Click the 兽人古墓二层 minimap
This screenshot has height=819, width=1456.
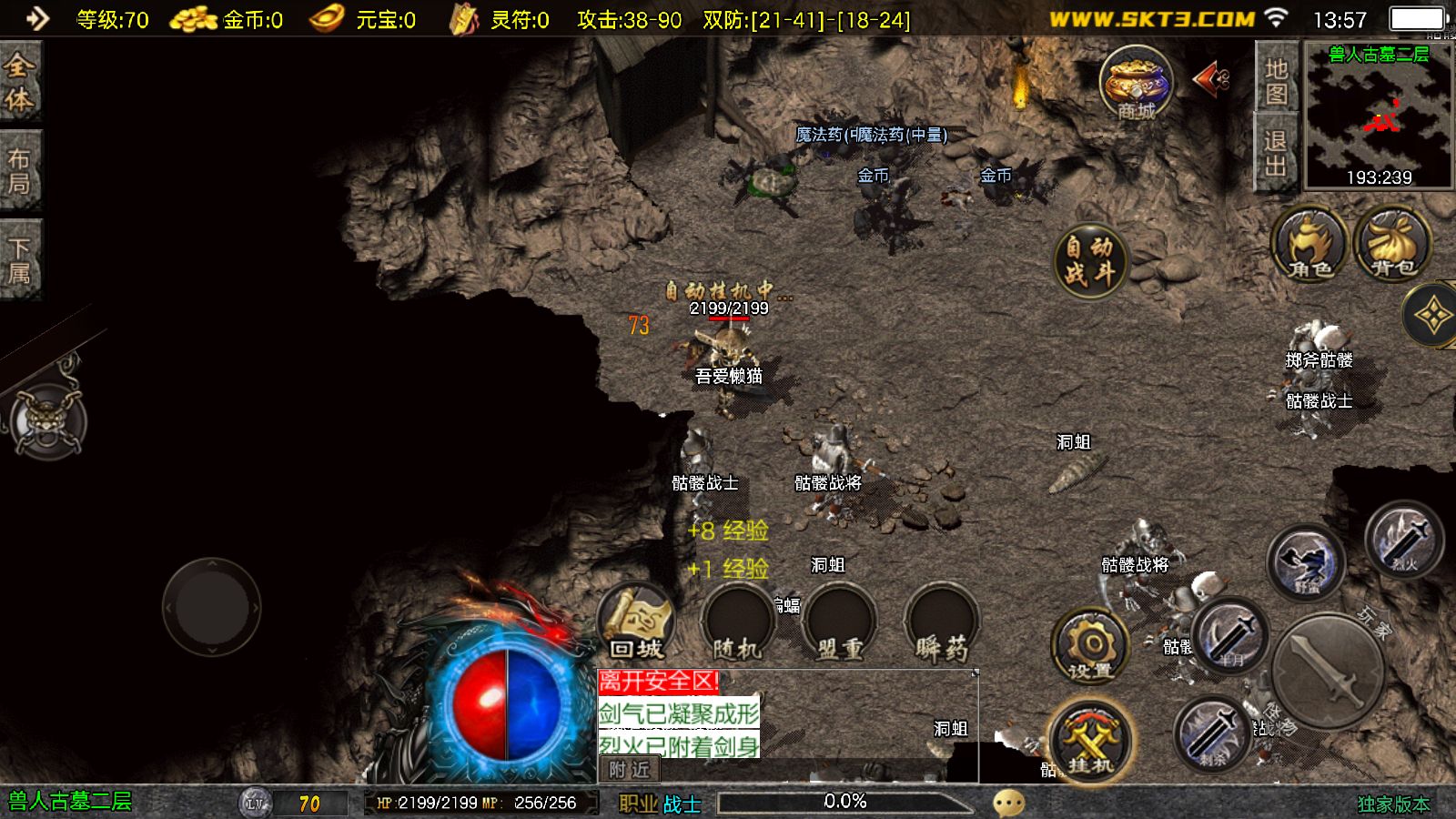(x=1379, y=116)
